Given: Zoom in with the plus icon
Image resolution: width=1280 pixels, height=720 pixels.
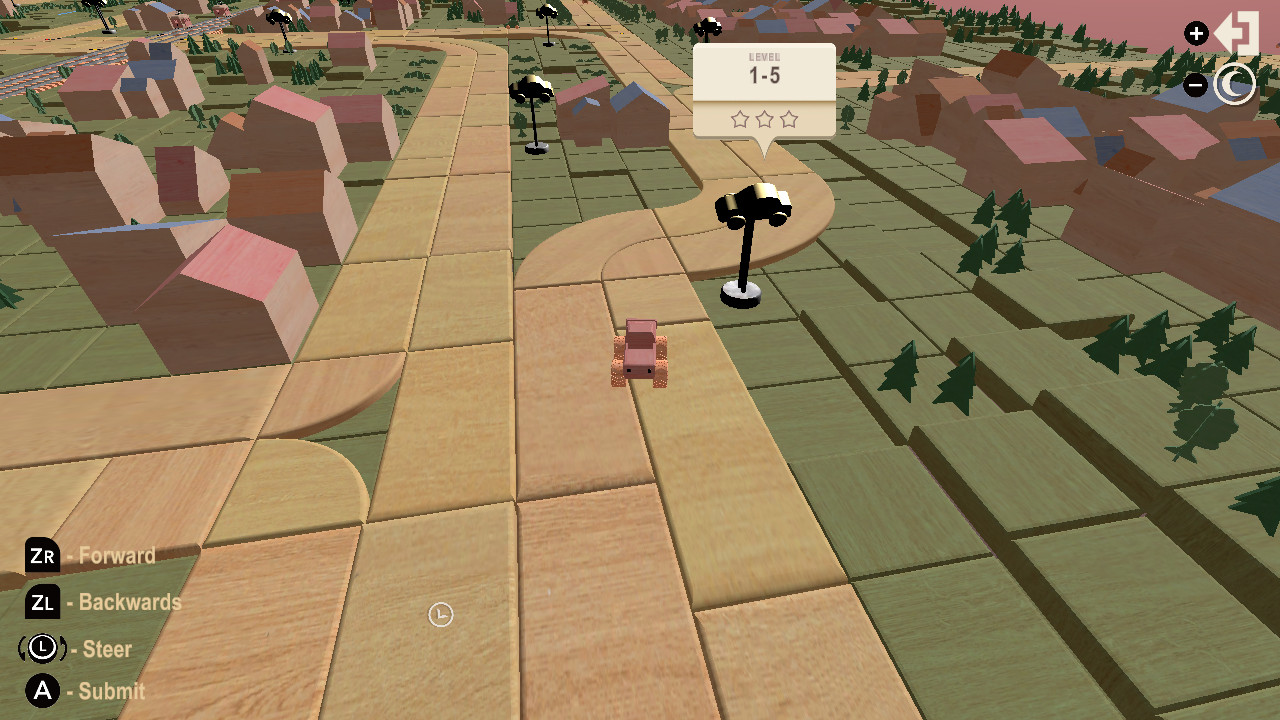Looking at the screenshot, I should (1196, 32).
